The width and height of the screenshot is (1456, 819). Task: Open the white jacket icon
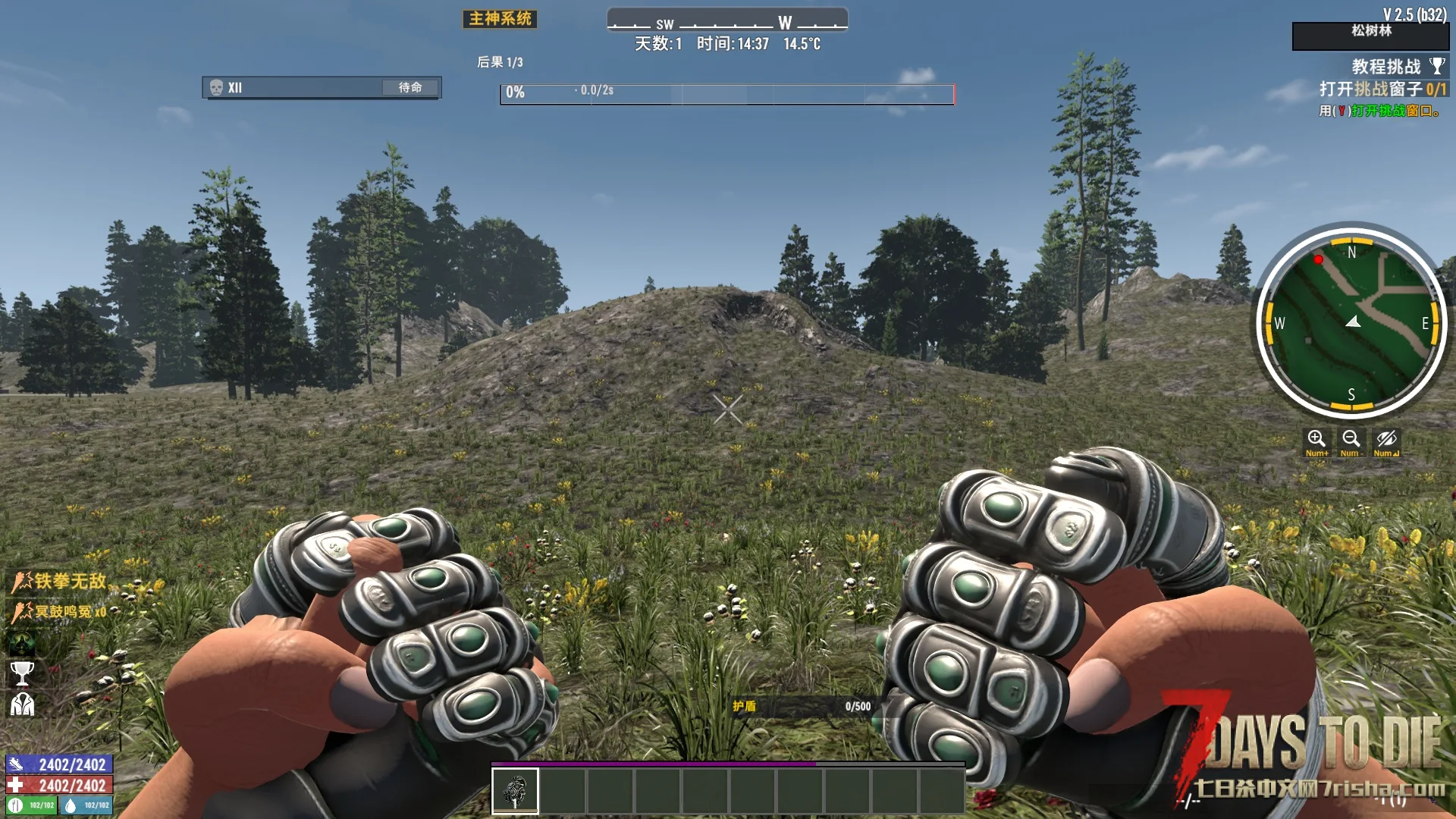point(22,705)
